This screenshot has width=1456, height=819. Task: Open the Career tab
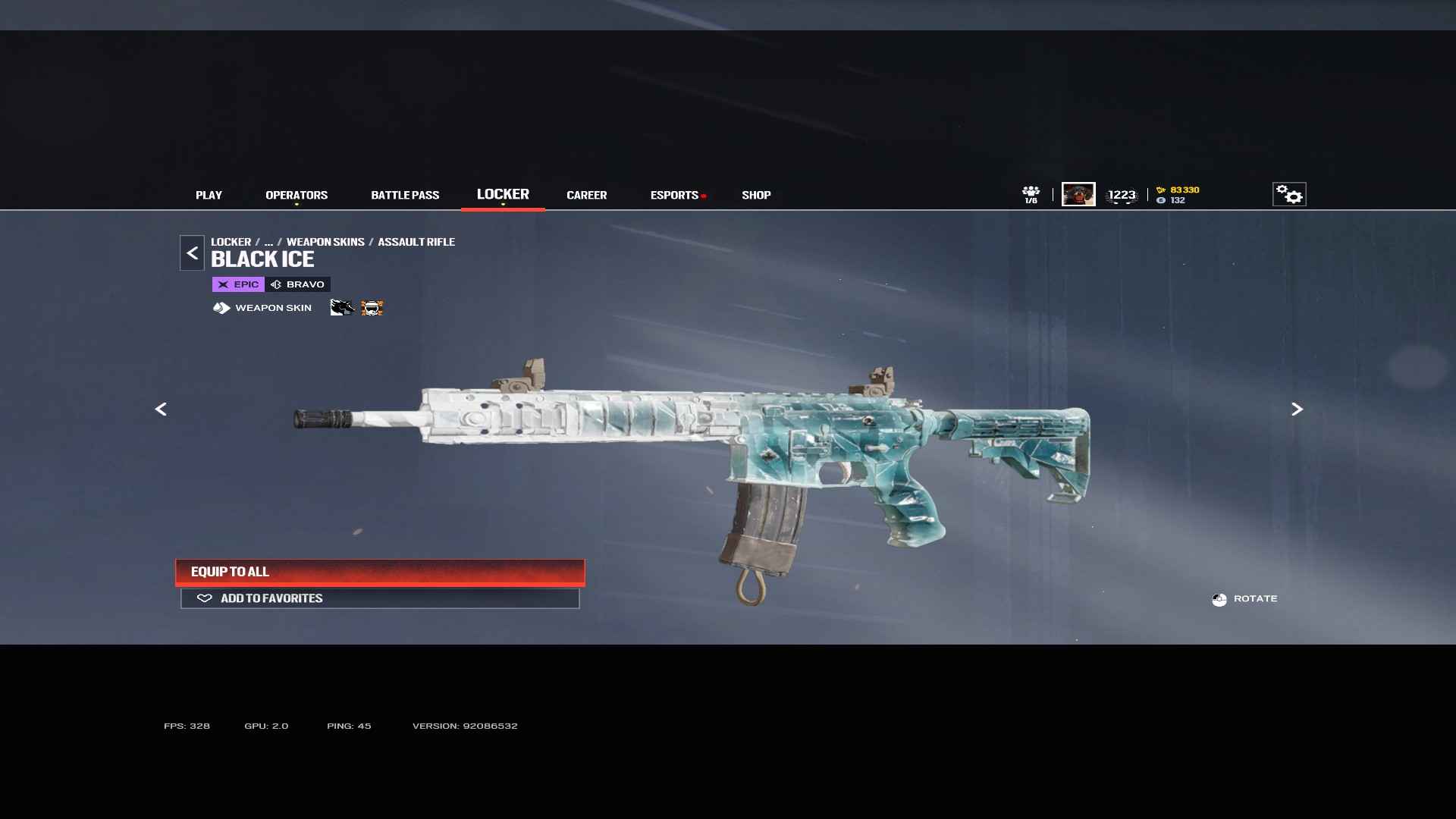pos(586,195)
